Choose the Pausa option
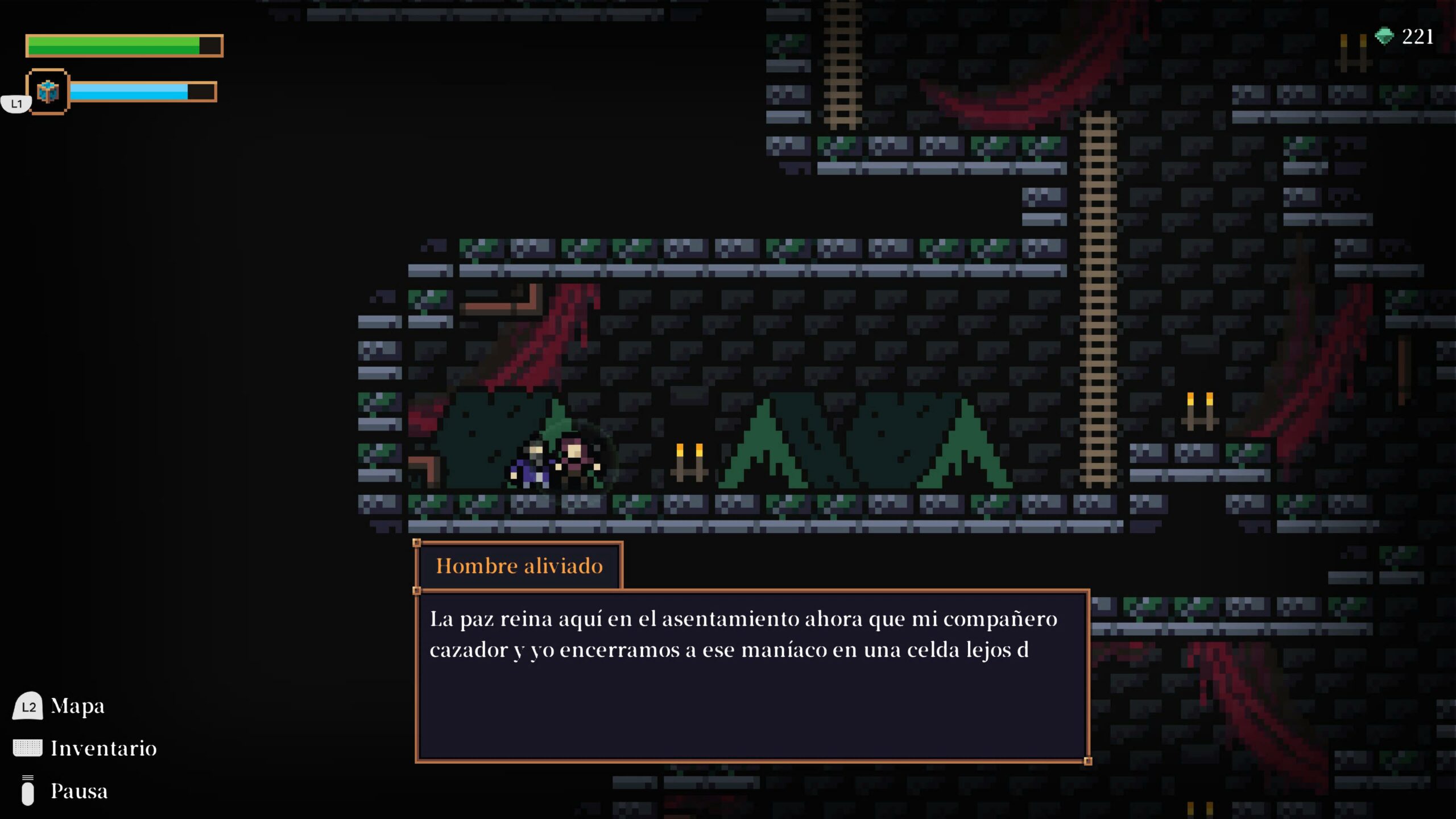 (78, 791)
